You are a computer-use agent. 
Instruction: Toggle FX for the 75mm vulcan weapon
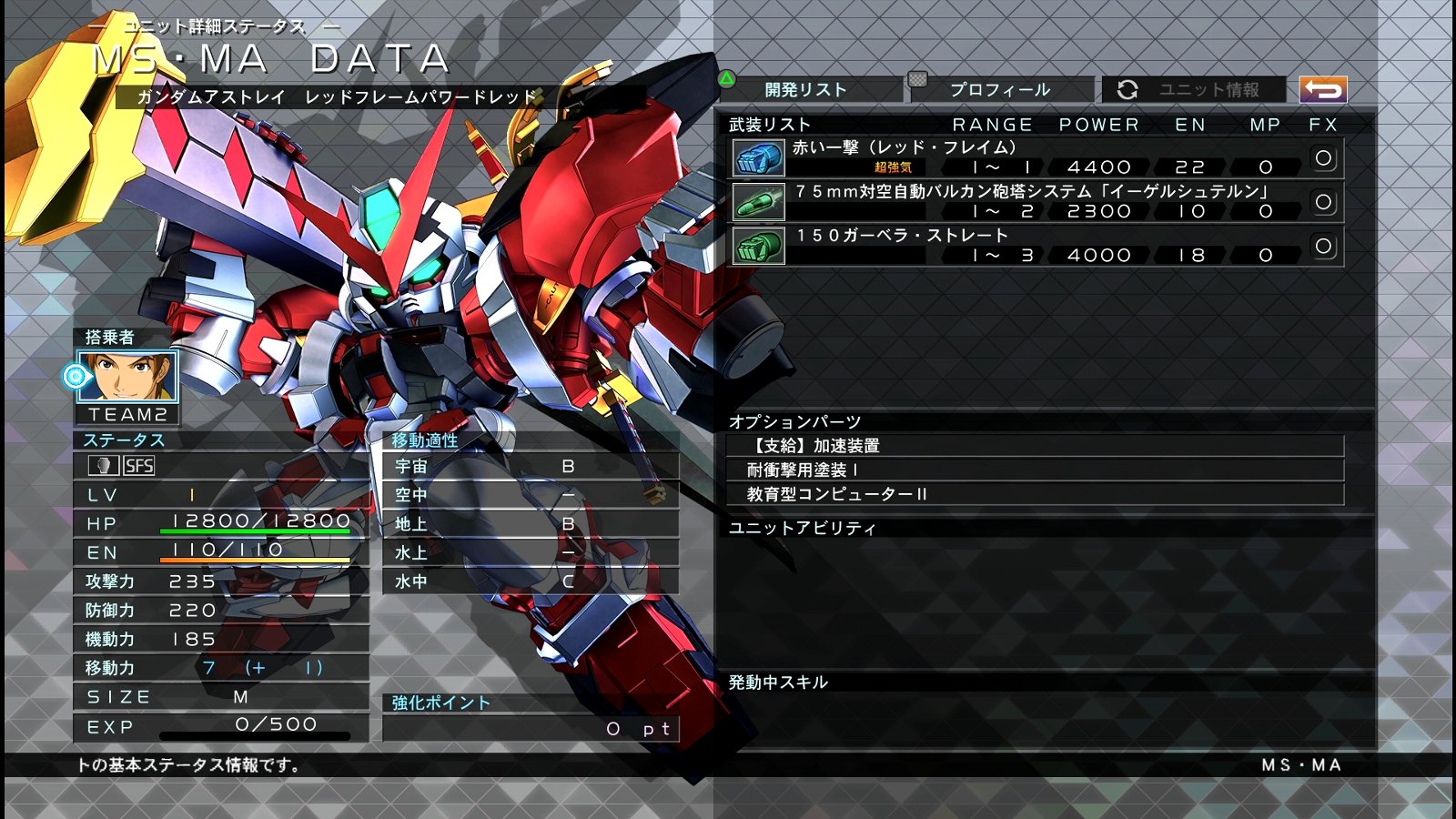[1325, 203]
